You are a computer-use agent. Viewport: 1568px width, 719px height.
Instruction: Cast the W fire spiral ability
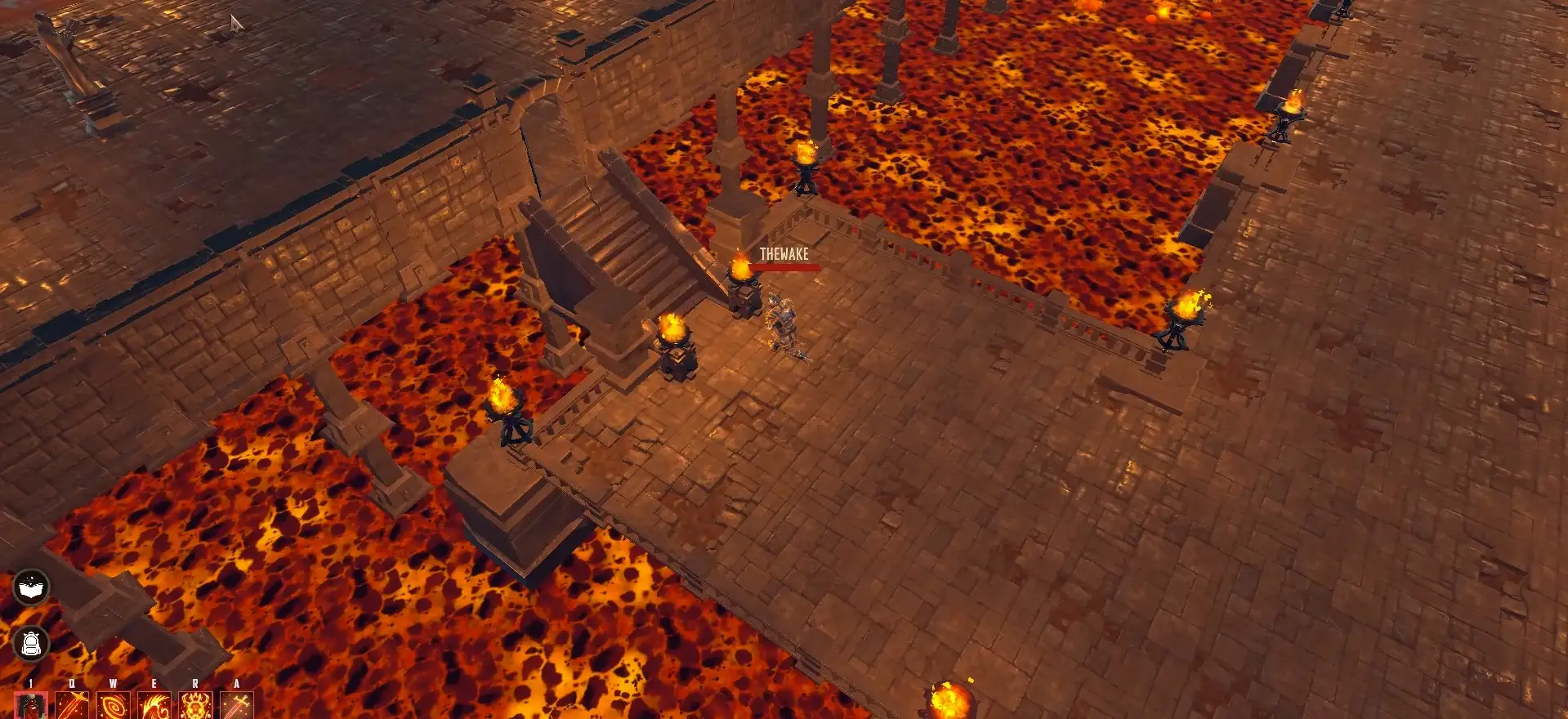pyautogui.click(x=113, y=706)
